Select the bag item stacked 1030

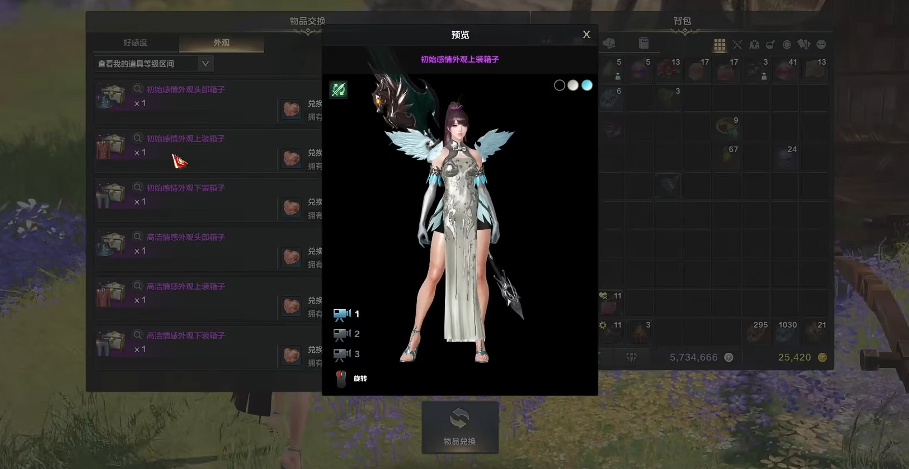[x=787, y=332]
